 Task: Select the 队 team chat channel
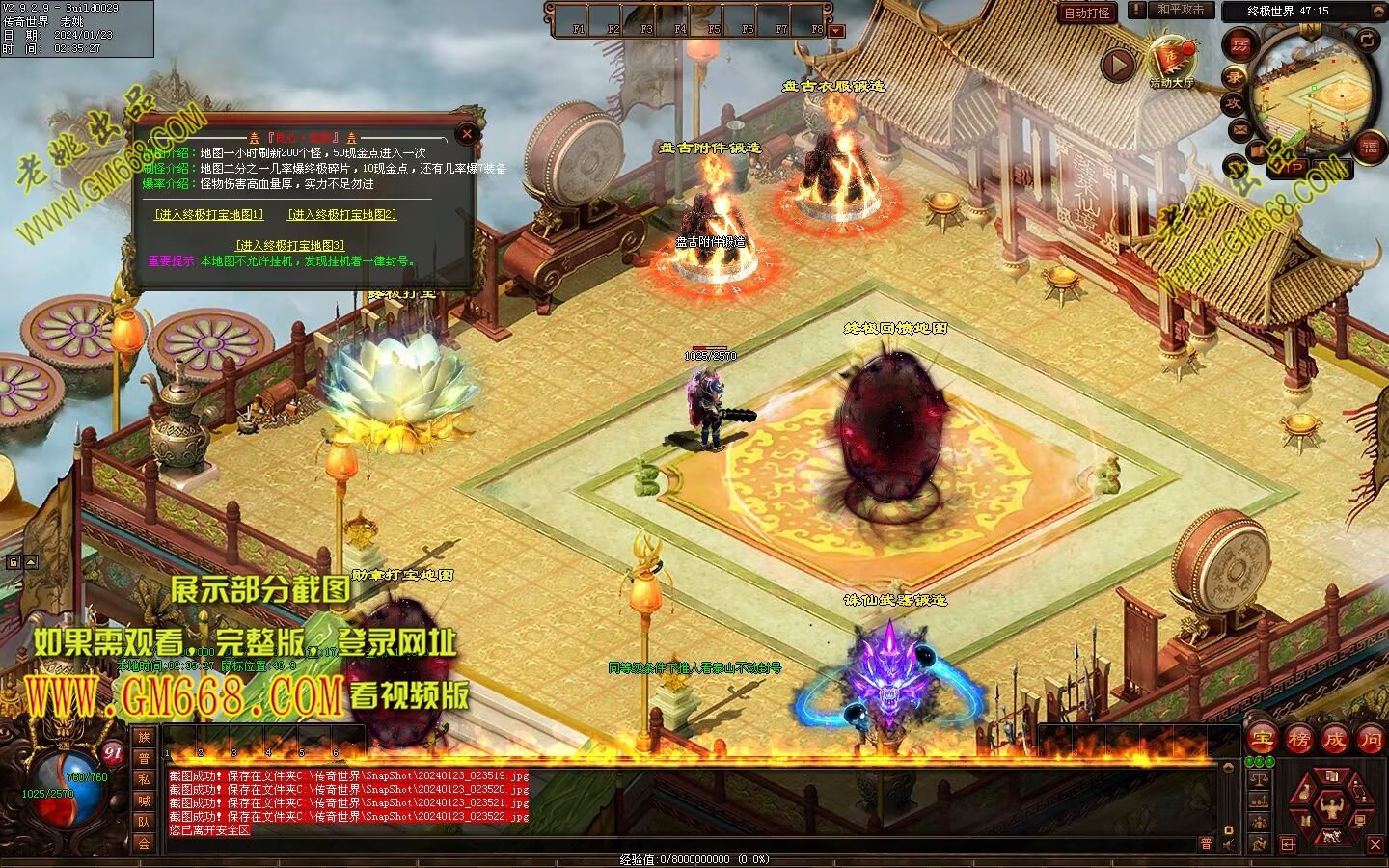[144, 822]
